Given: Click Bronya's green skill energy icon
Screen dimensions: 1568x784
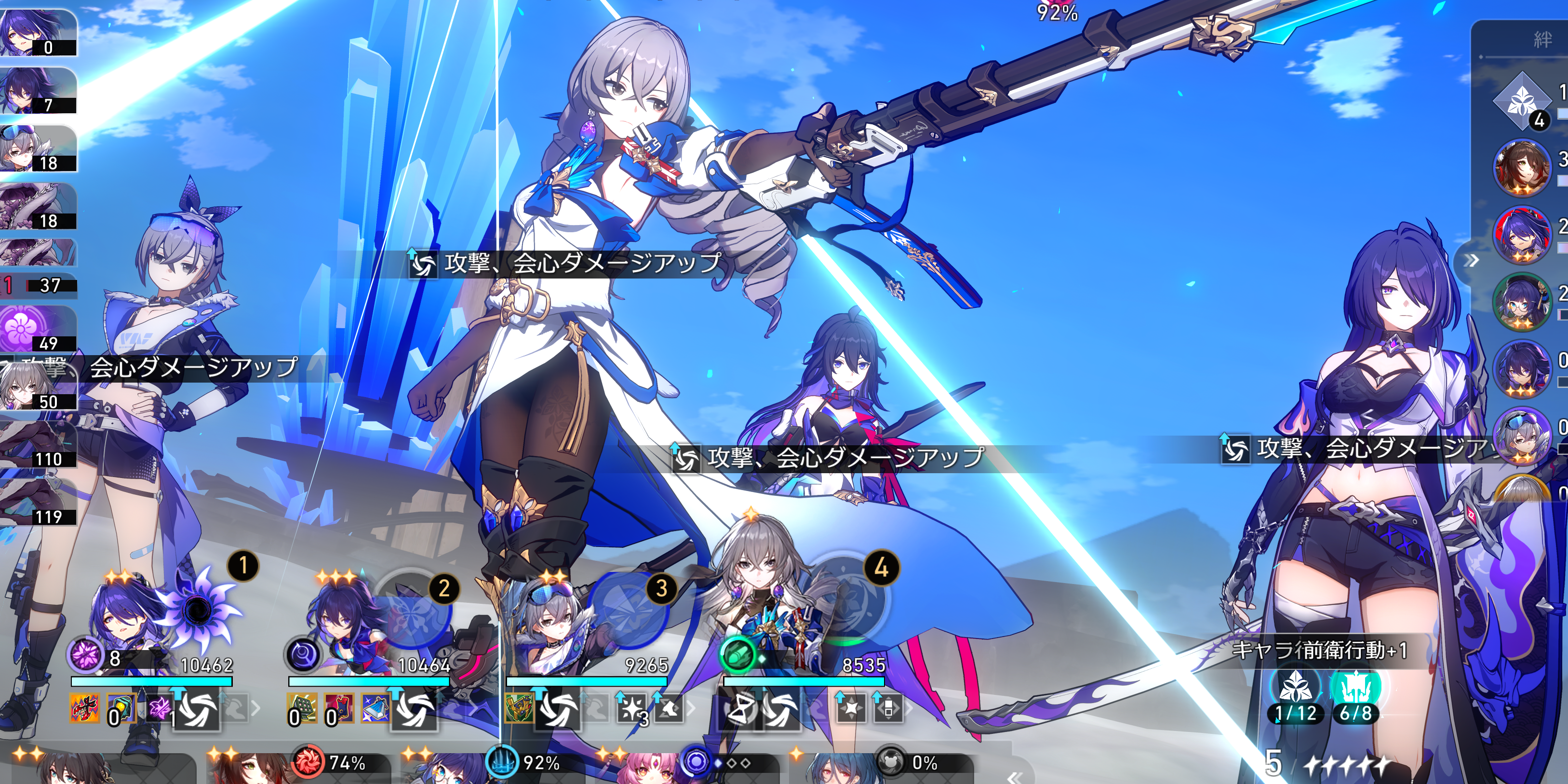Looking at the screenshot, I should (737, 655).
